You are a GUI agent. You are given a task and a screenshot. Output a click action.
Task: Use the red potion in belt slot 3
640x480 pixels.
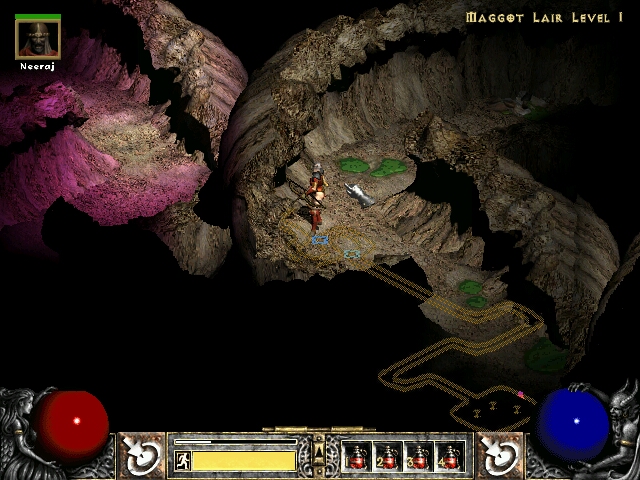tap(419, 456)
